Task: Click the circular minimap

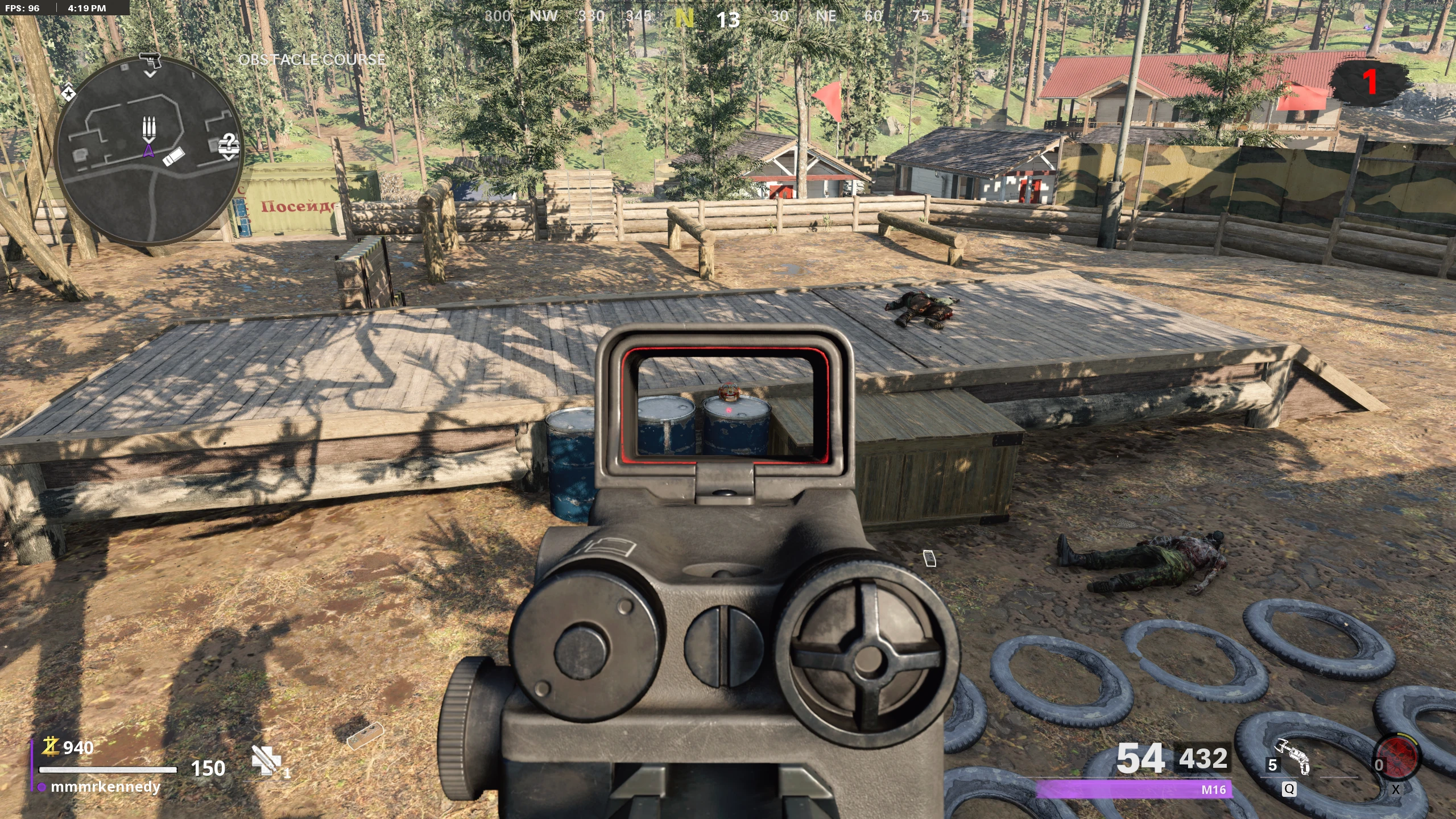Action: point(149,151)
